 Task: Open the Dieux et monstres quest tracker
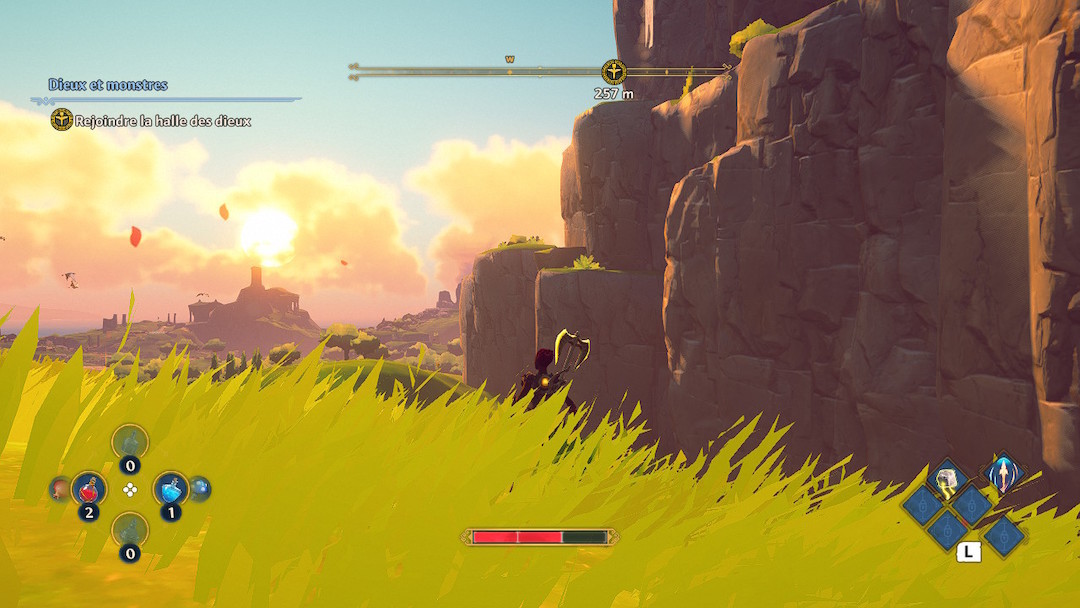[108, 85]
